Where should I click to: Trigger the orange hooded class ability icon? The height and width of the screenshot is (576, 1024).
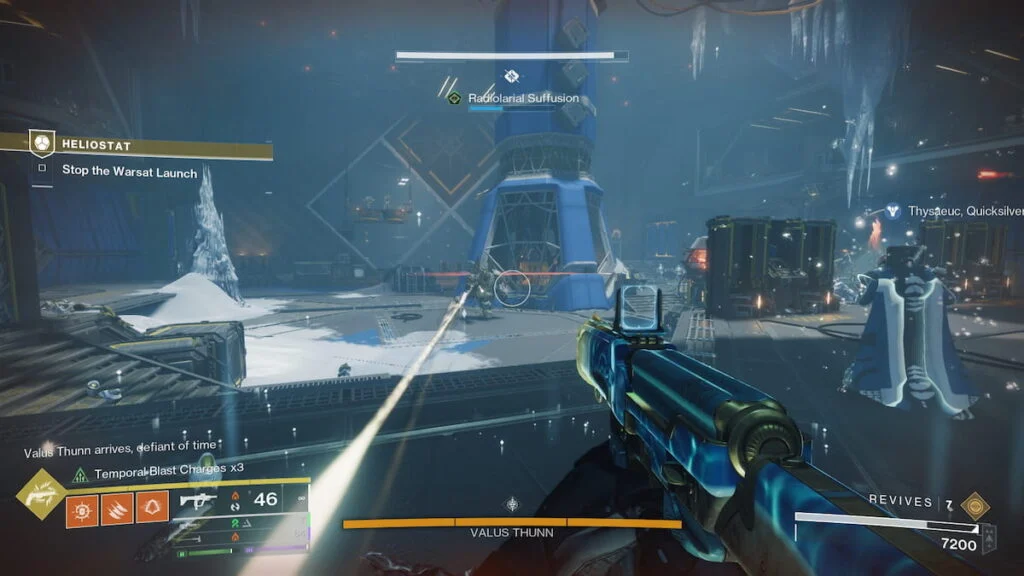[151, 508]
